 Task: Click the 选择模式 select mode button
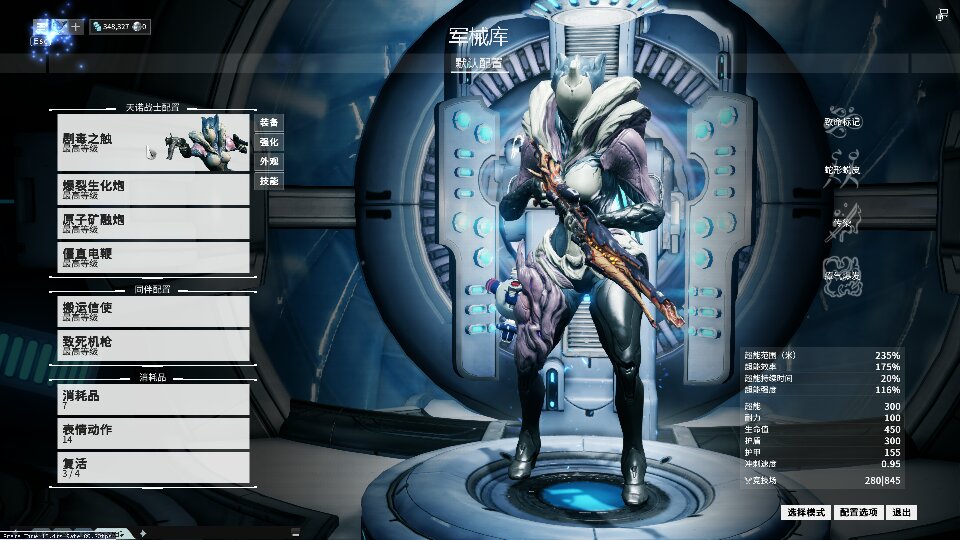pyautogui.click(x=806, y=512)
